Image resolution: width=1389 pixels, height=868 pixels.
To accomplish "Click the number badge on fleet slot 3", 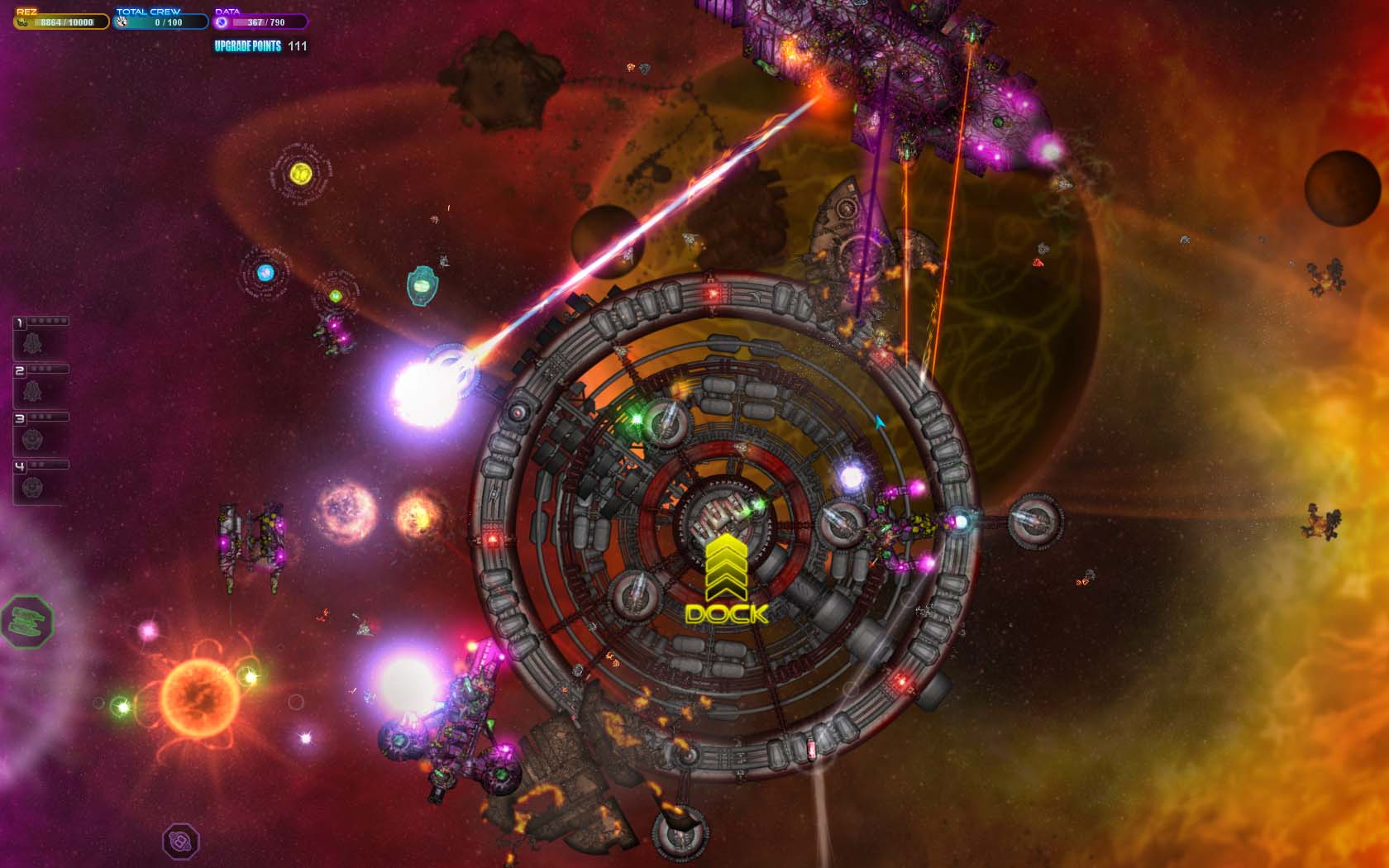I will tap(19, 417).
